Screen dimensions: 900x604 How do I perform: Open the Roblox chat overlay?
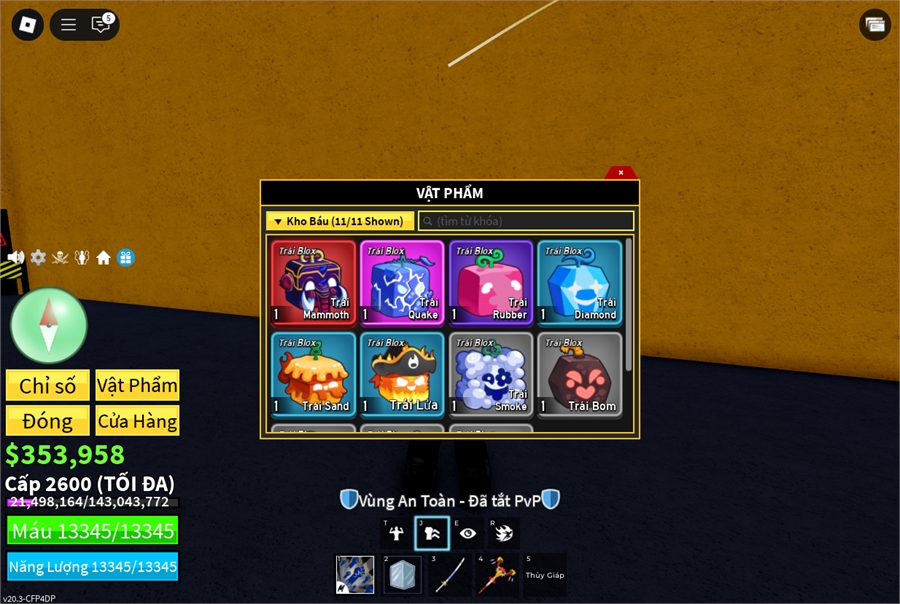(x=101, y=25)
